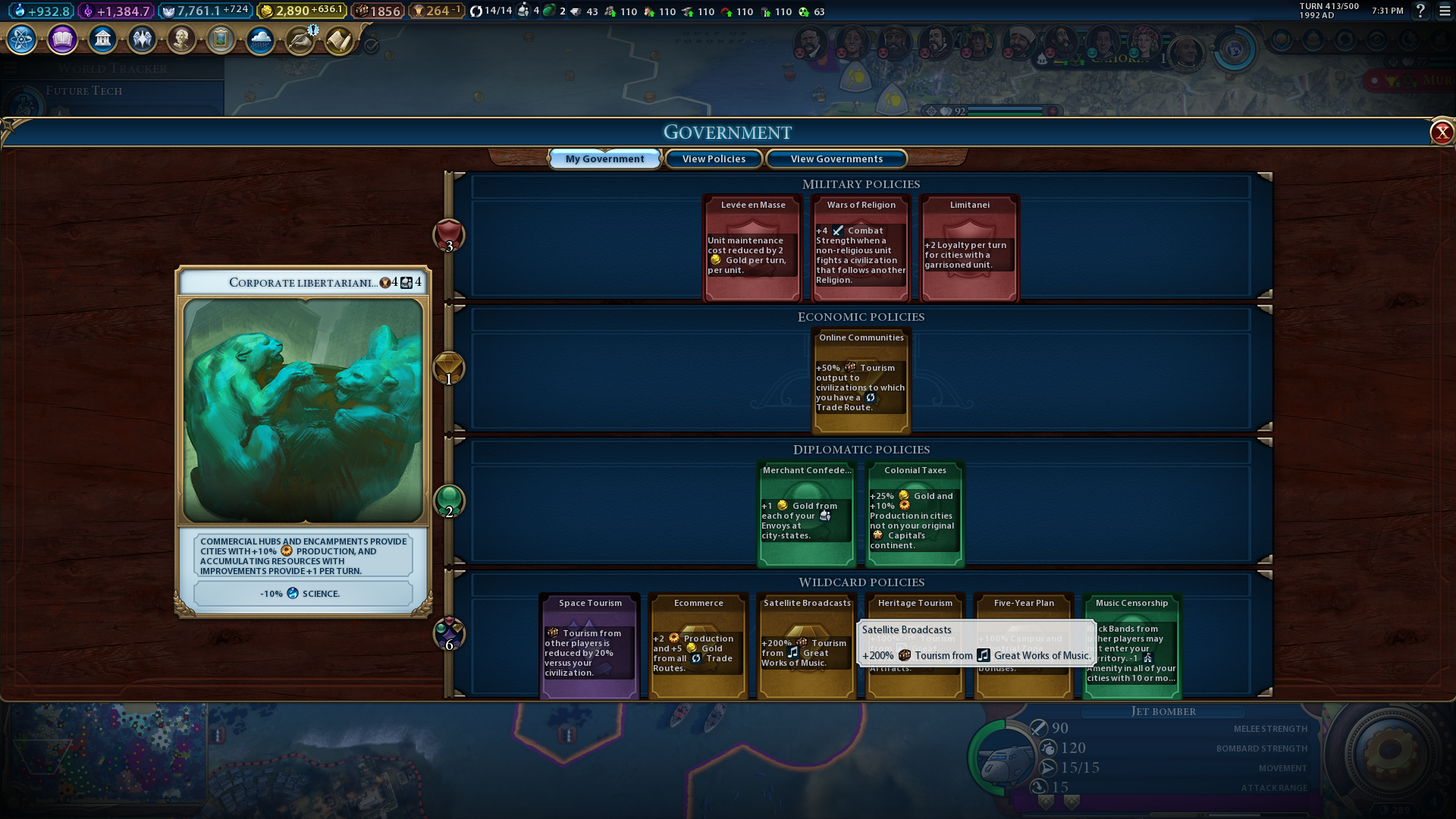Open the View Governments tab
This screenshot has height=819, width=1456.
[836, 159]
